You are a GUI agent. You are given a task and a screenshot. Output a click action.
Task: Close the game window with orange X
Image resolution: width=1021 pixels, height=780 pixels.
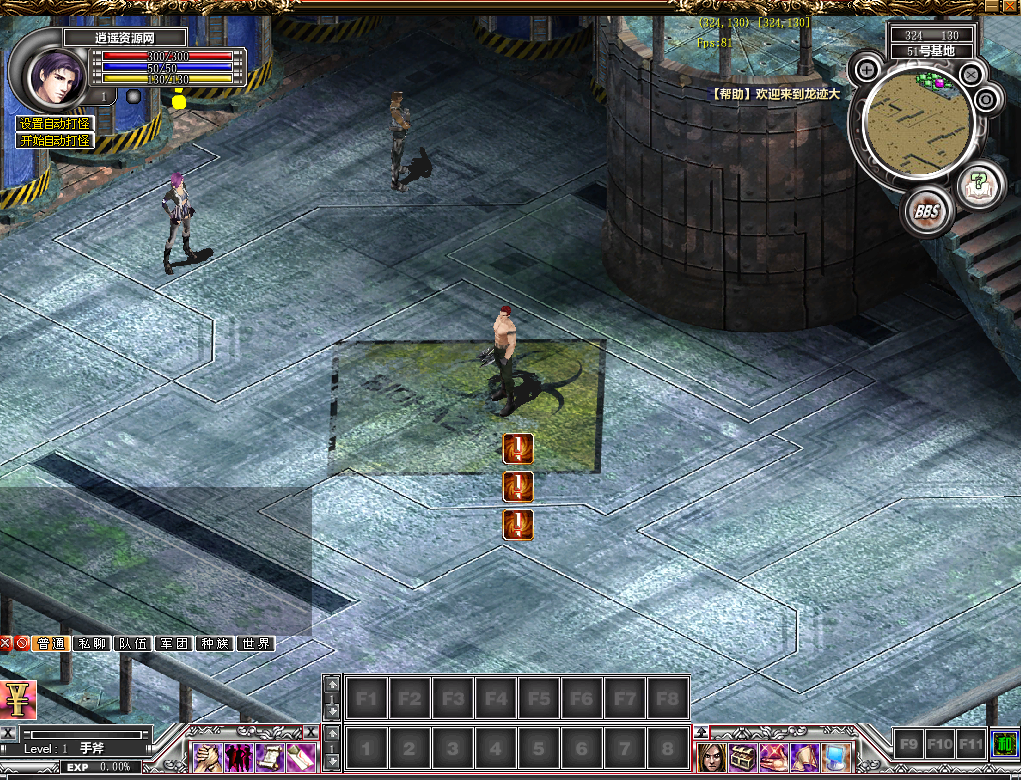[1010, 8]
